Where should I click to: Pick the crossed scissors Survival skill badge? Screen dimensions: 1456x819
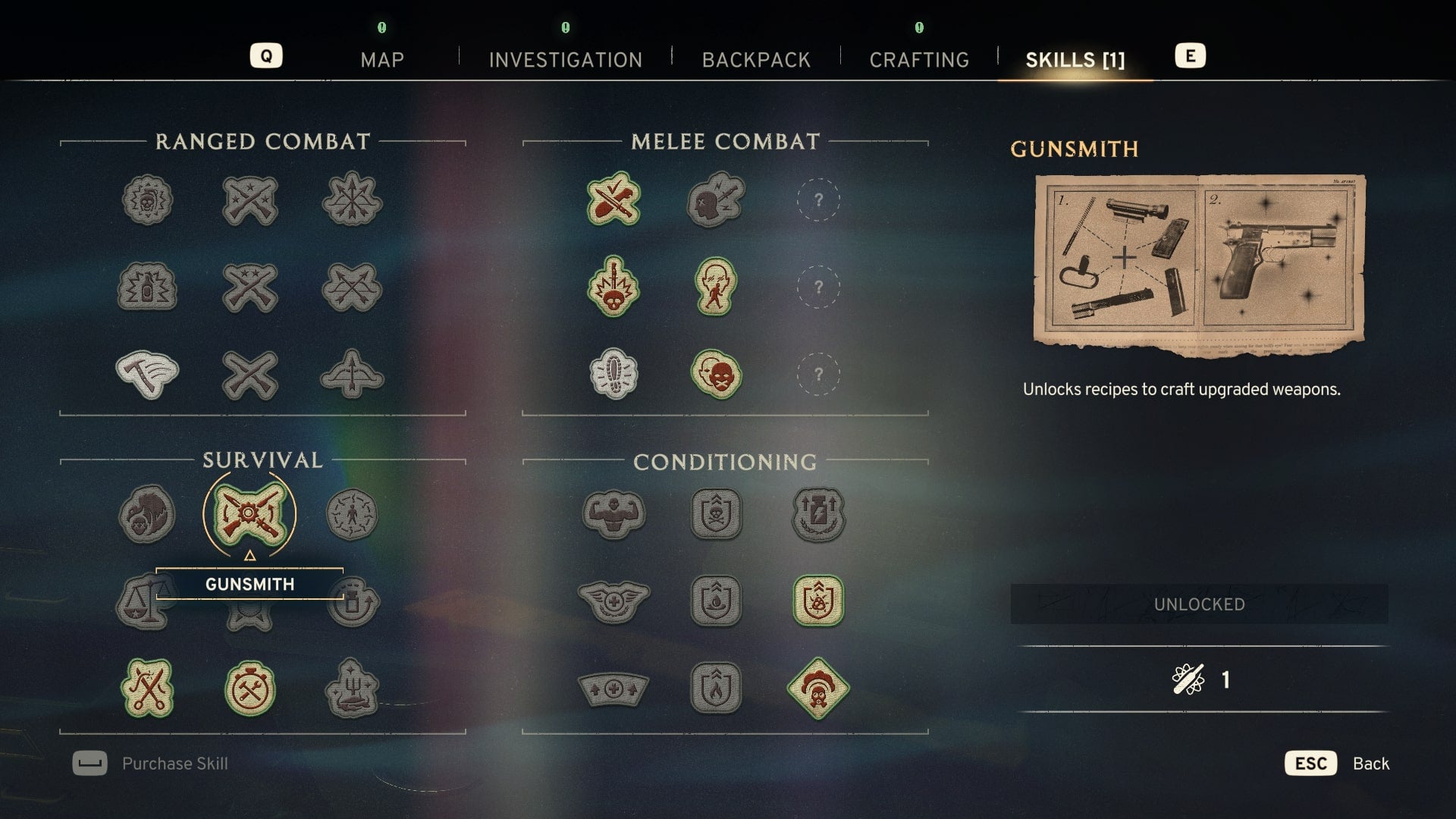pos(147,689)
